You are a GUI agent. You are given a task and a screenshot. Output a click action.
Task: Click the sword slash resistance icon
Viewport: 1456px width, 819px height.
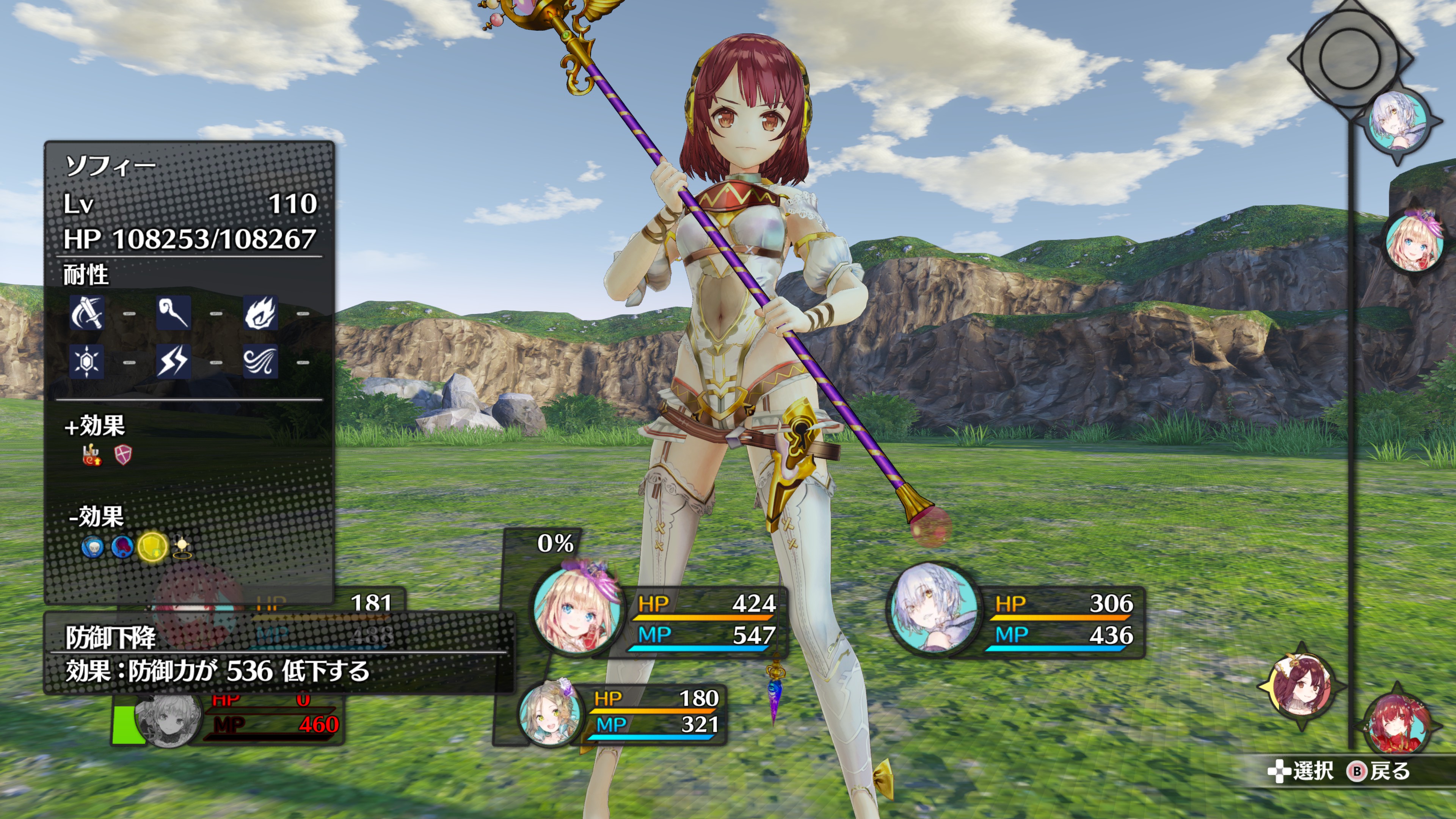[86, 312]
